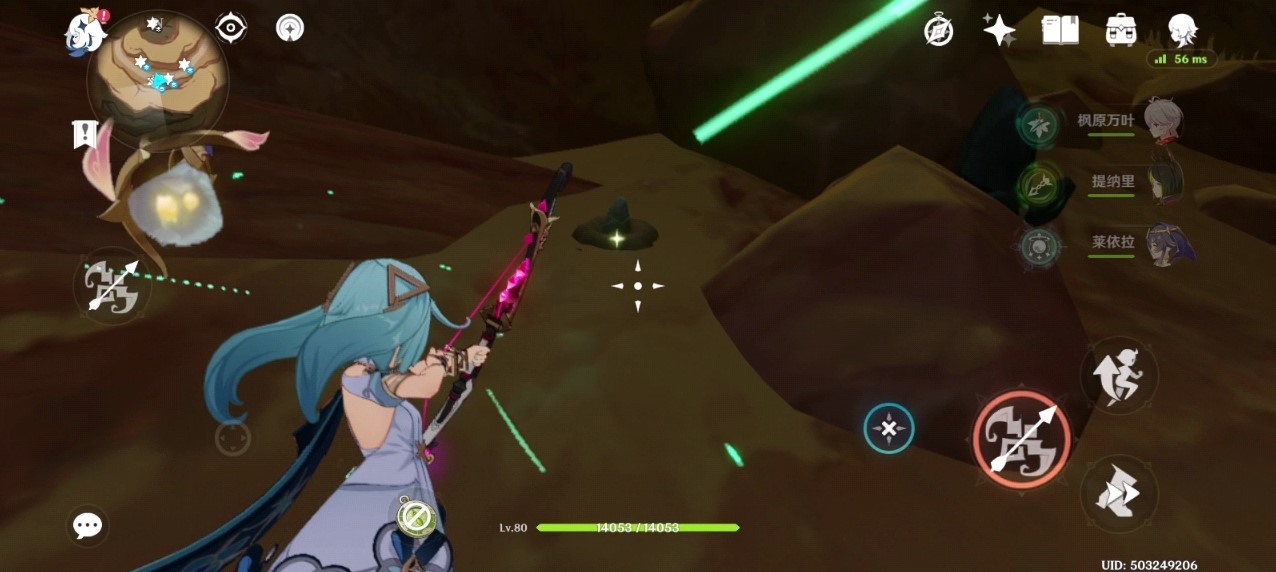Switch to party member 枫原万叶

[1162, 122]
